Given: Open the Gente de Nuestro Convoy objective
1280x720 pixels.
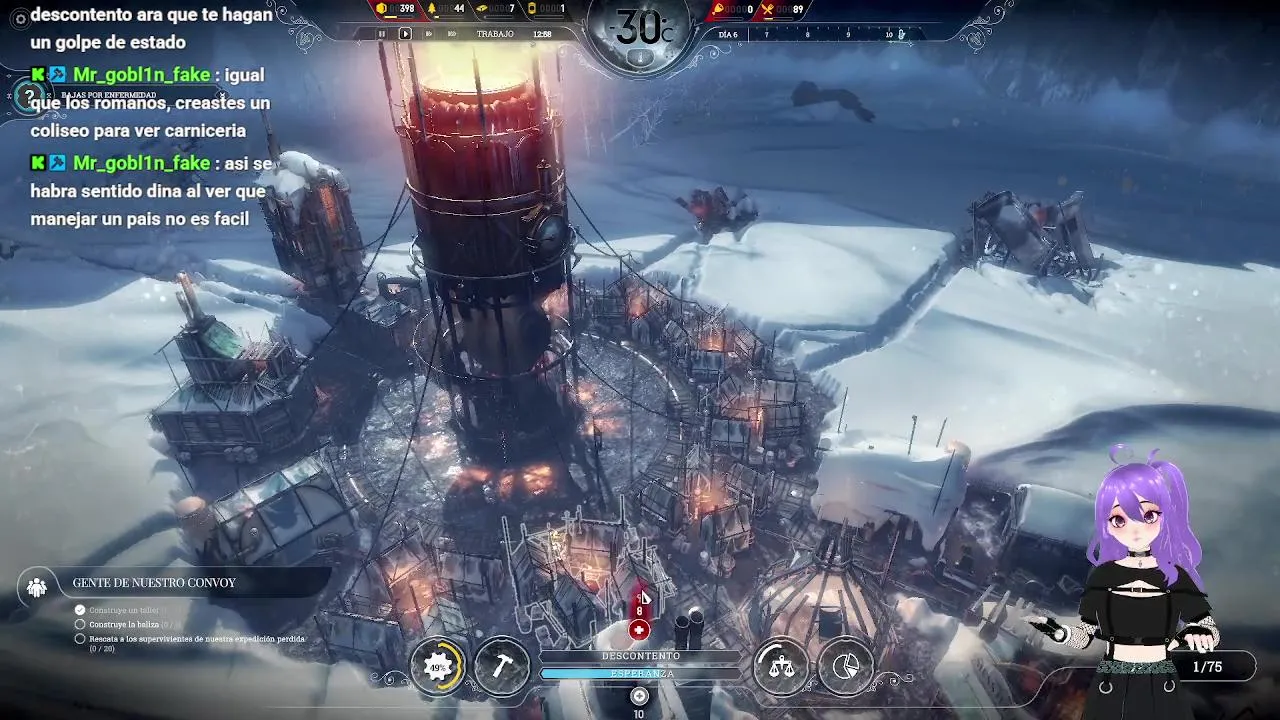Looking at the screenshot, I should pos(154,583).
